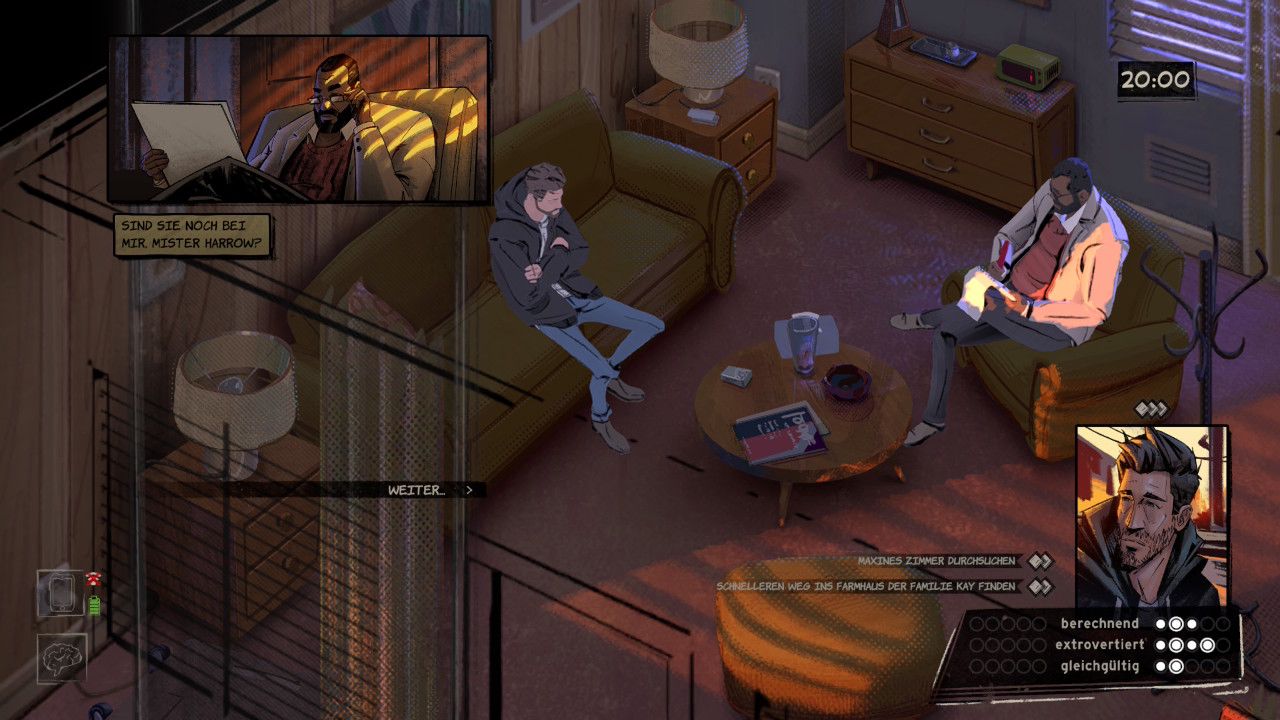Screen dimensions: 1280x720
Task: Open the smartphone icon
Action: coord(61,593)
